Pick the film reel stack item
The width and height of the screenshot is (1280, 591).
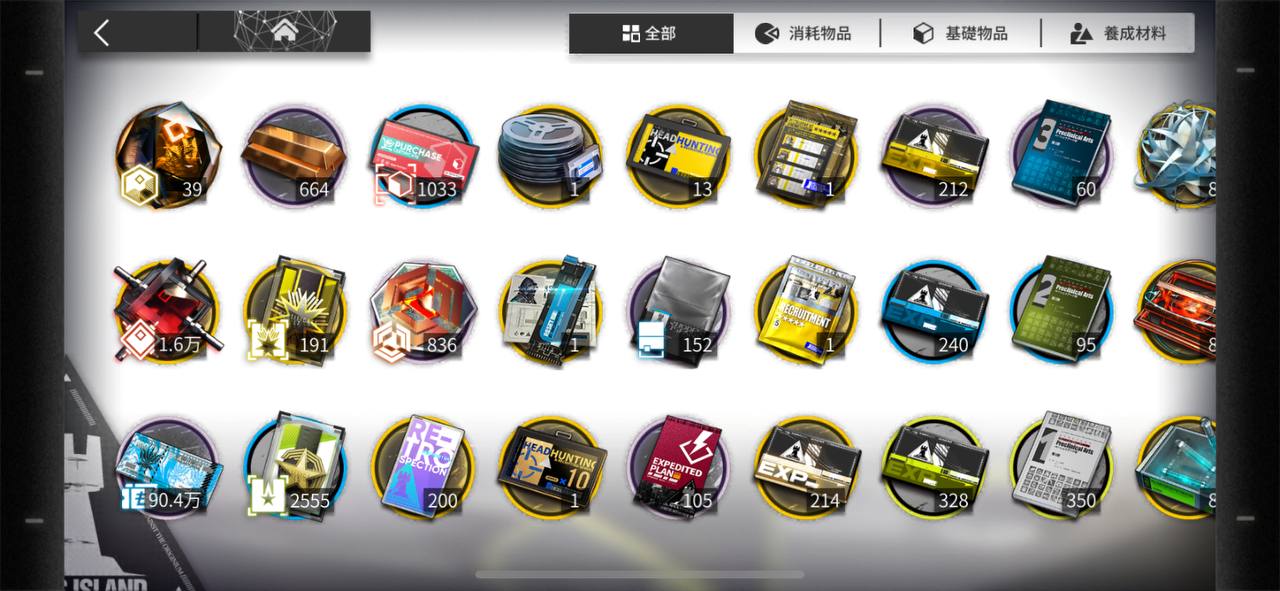[550, 157]
